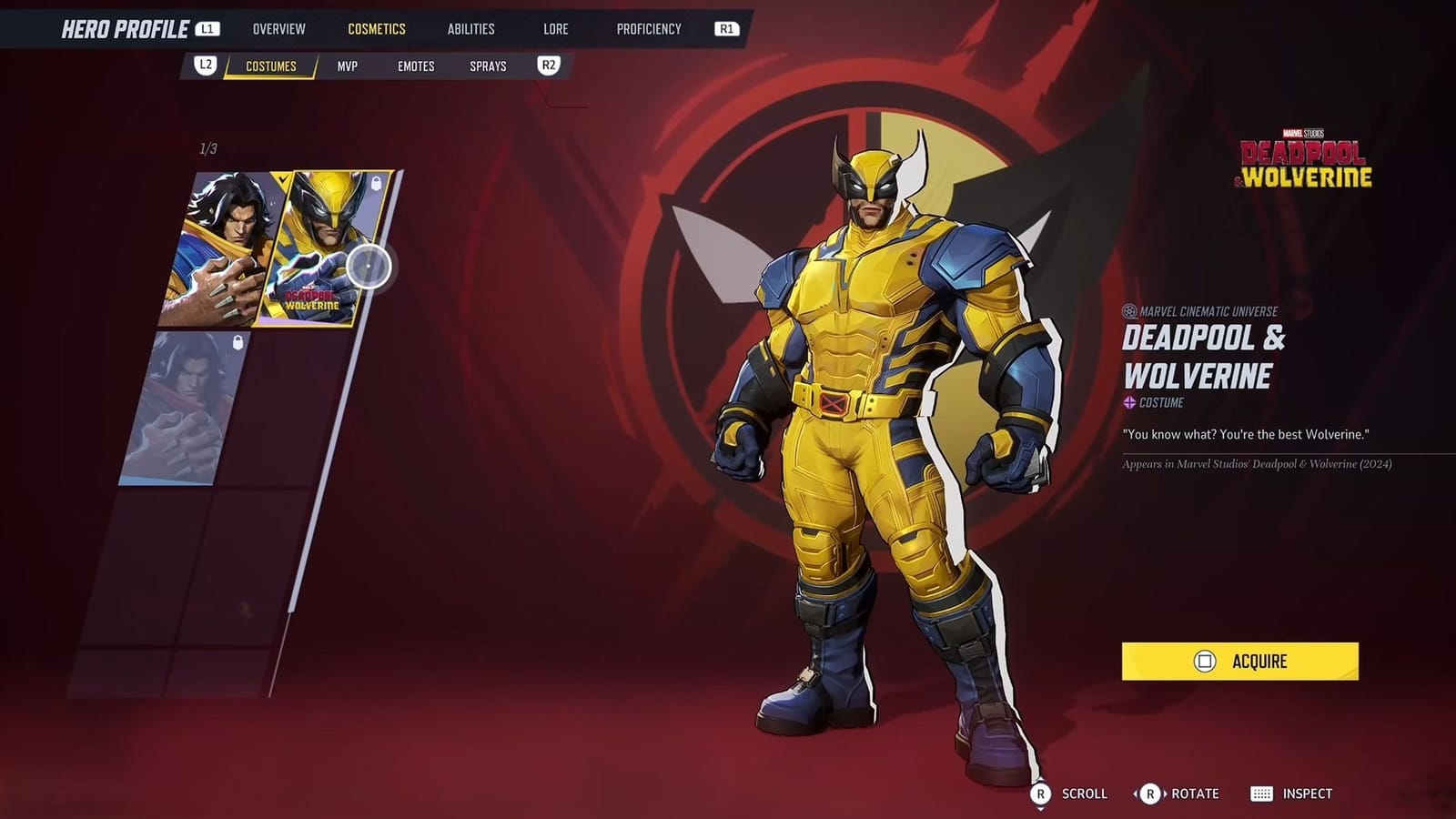Click the lock on the Deadpool & Wolverine costume
Viewport: 1456px width, 819px height.
(x=376, y=184)
